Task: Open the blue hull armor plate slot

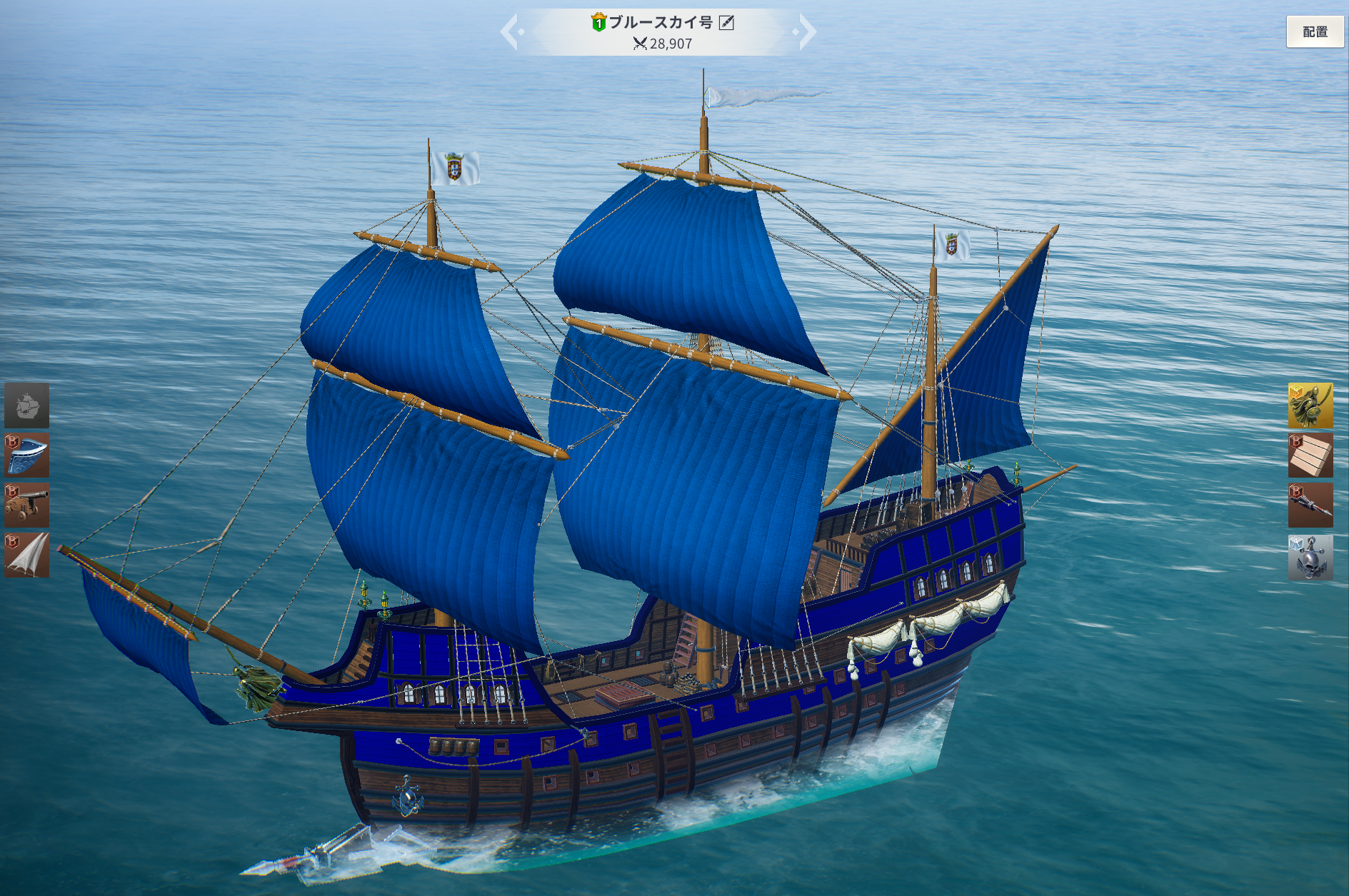Action: coord(27,455)
